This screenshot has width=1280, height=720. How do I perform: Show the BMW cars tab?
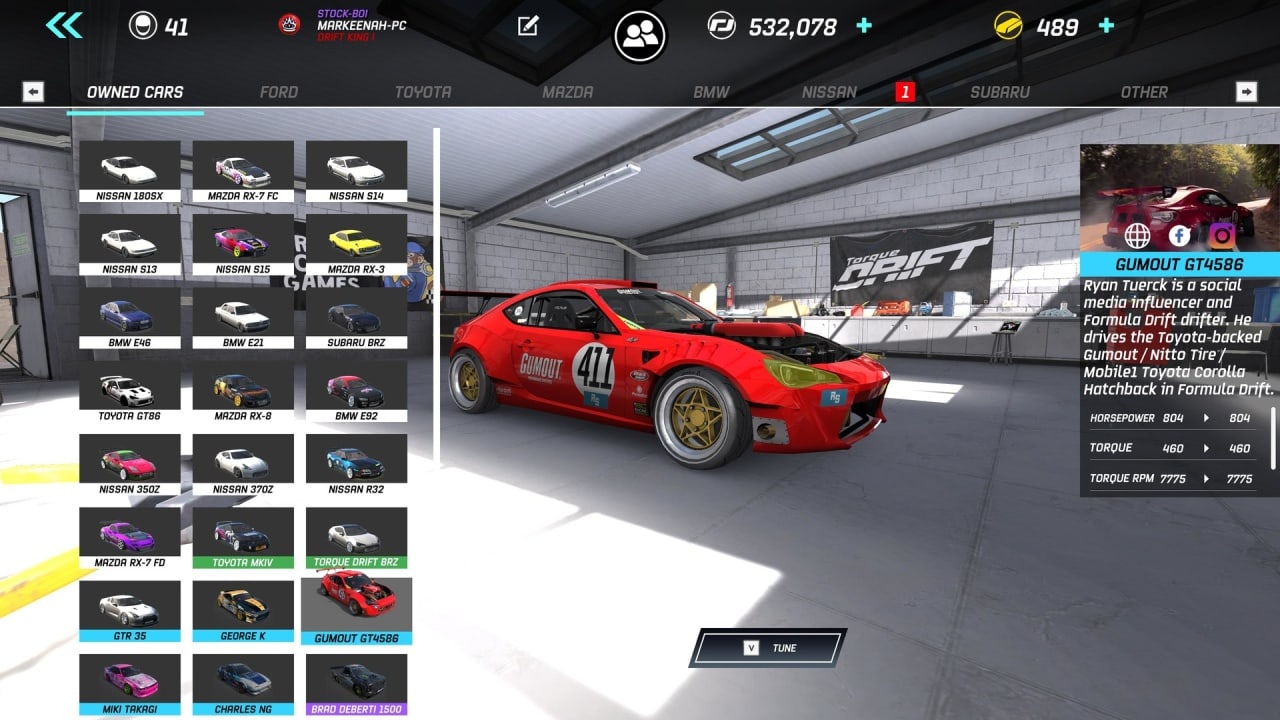pos(711,92)
